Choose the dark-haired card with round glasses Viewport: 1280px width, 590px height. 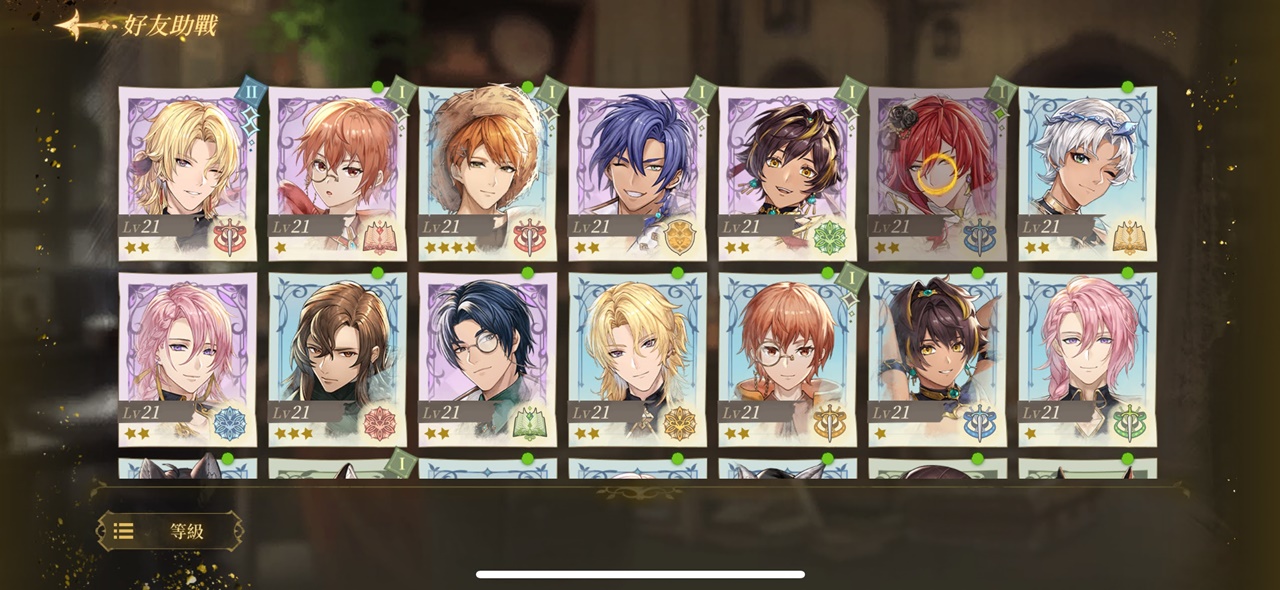point(487,358)
